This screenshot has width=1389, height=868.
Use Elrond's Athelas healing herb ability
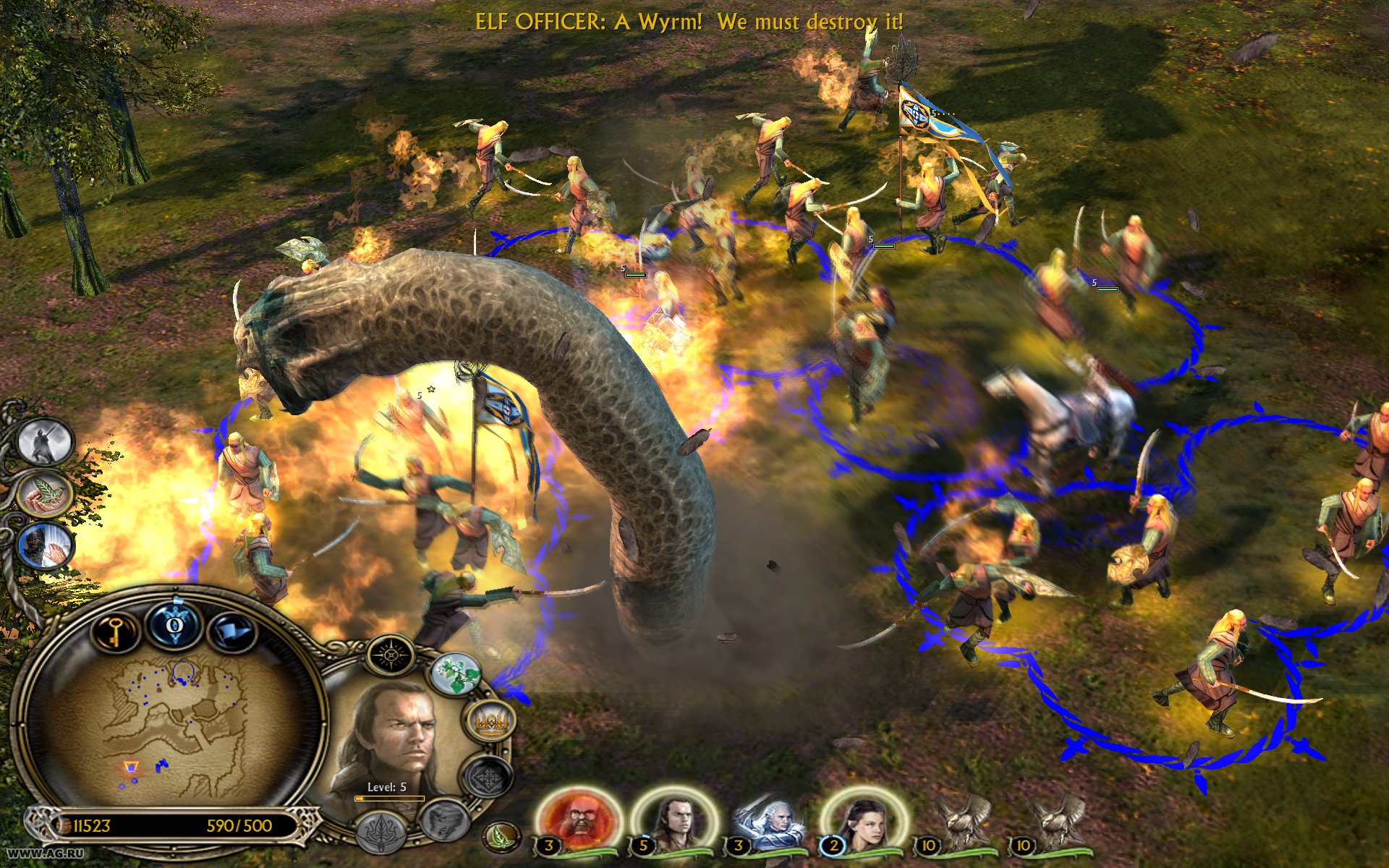[456, 674]
